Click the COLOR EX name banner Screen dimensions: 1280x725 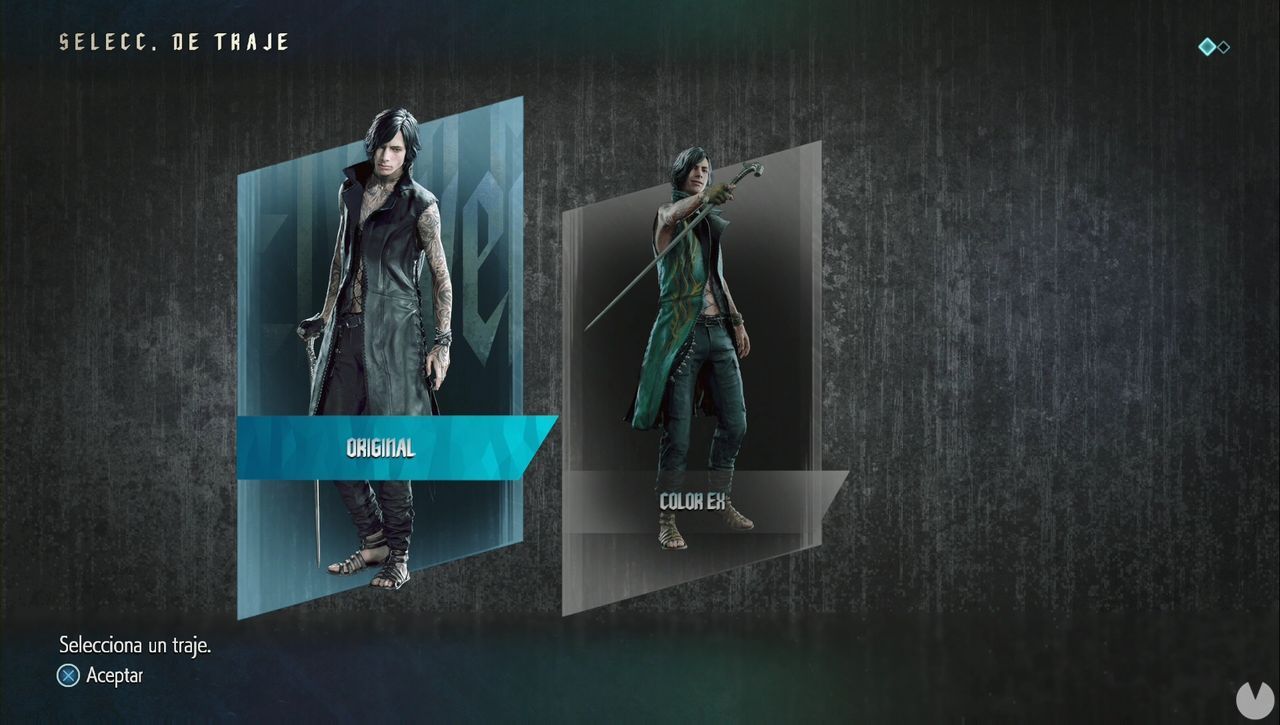click(693, 503)
